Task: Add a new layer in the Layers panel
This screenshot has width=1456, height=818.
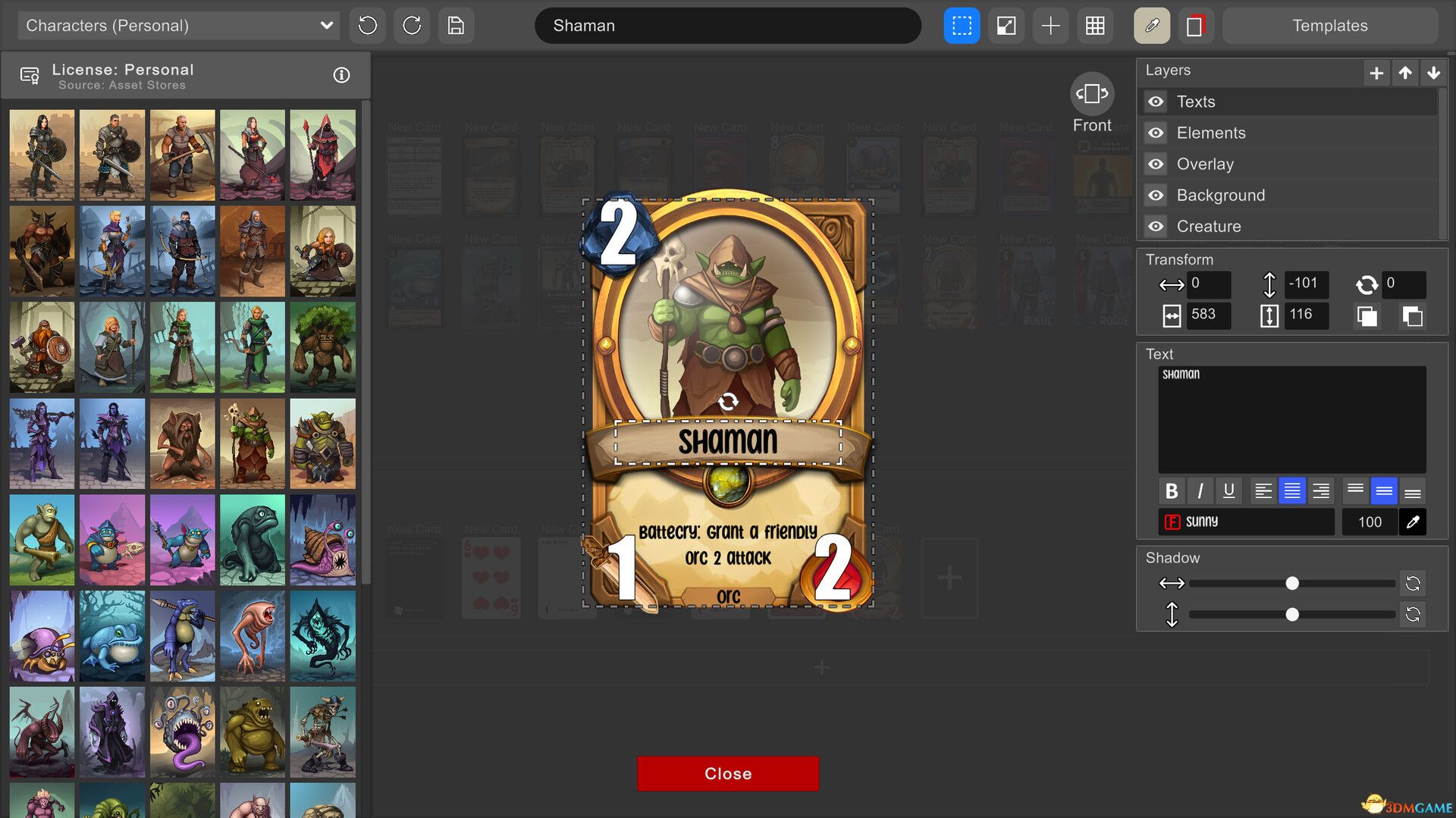Action: pos(1376,73)
